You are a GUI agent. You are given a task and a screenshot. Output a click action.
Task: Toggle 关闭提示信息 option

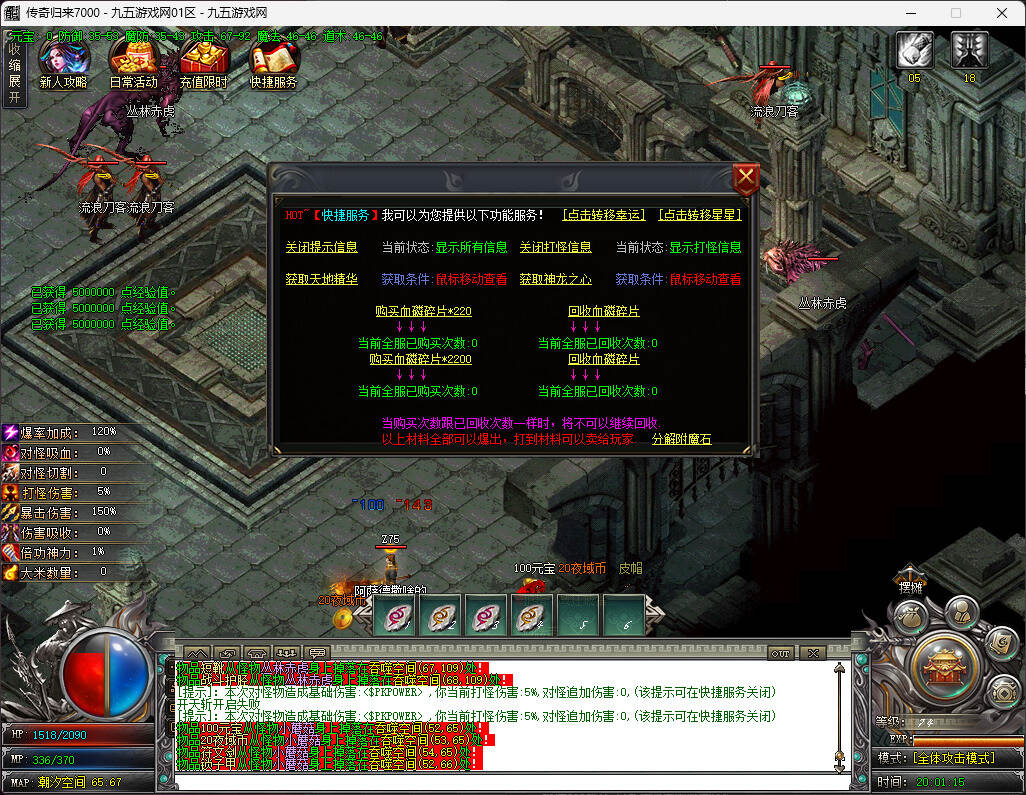pos(321,247)
